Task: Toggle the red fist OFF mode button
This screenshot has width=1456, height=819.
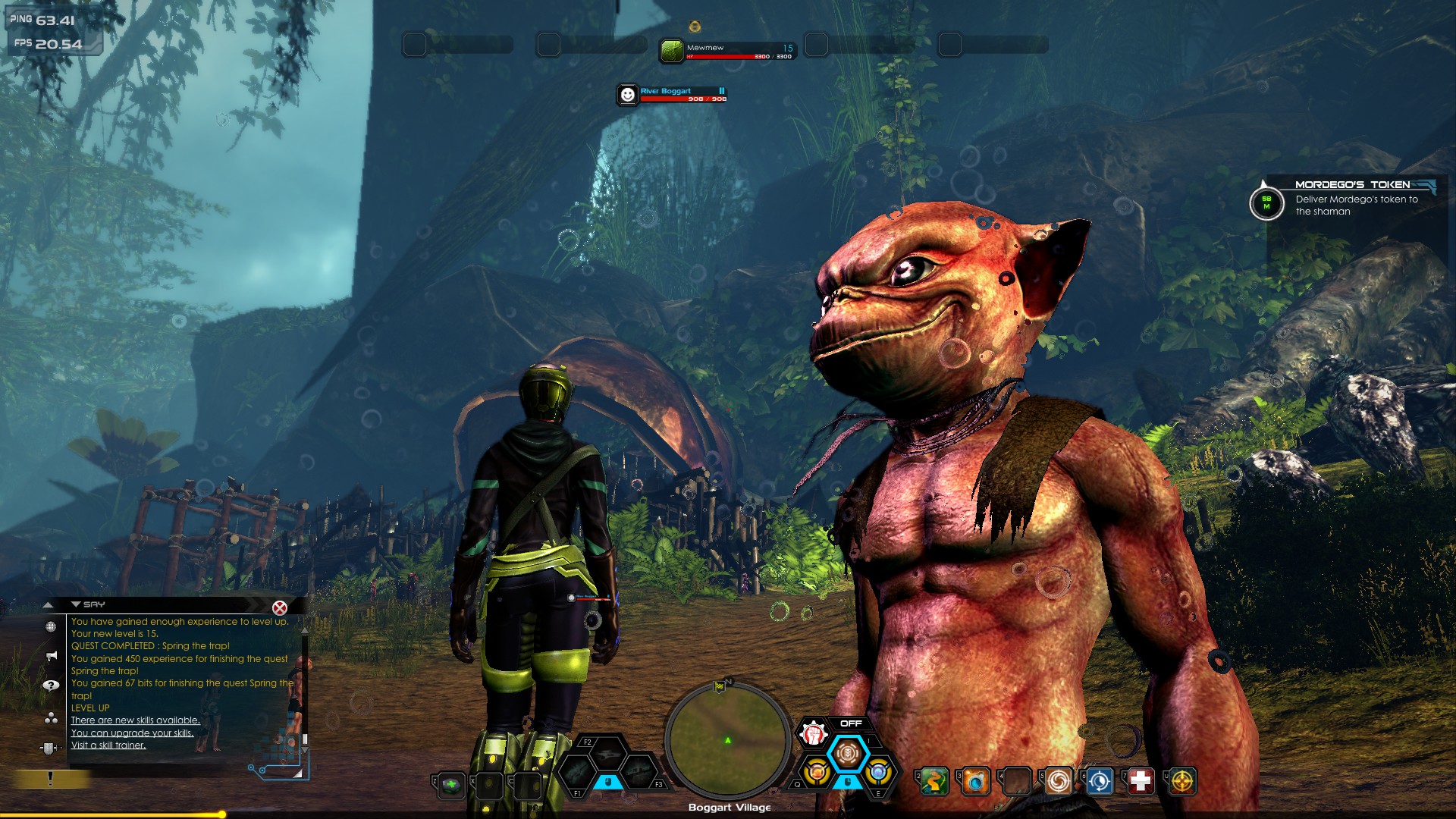Action: 813,733
